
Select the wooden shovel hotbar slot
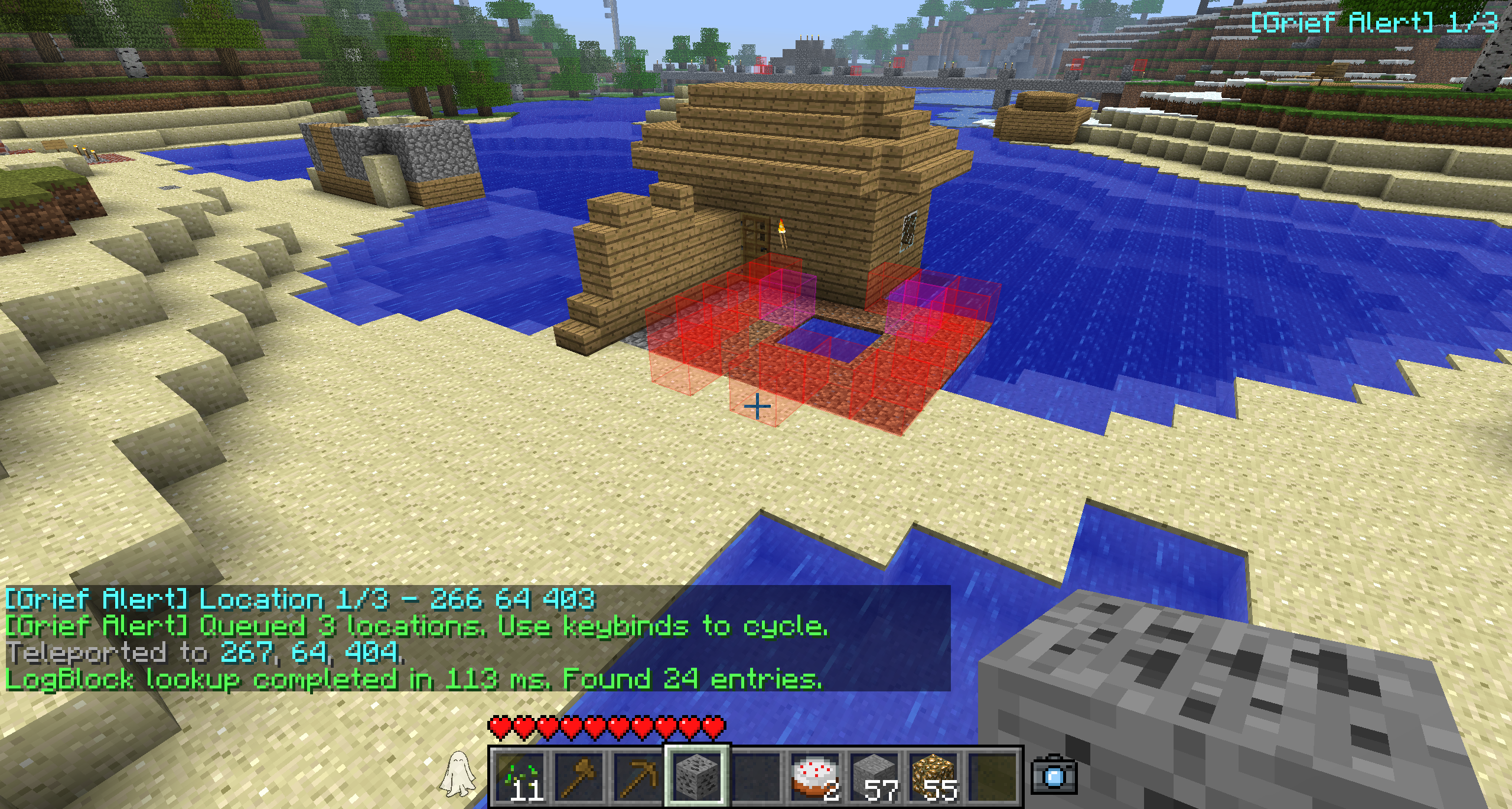point(579,776)
